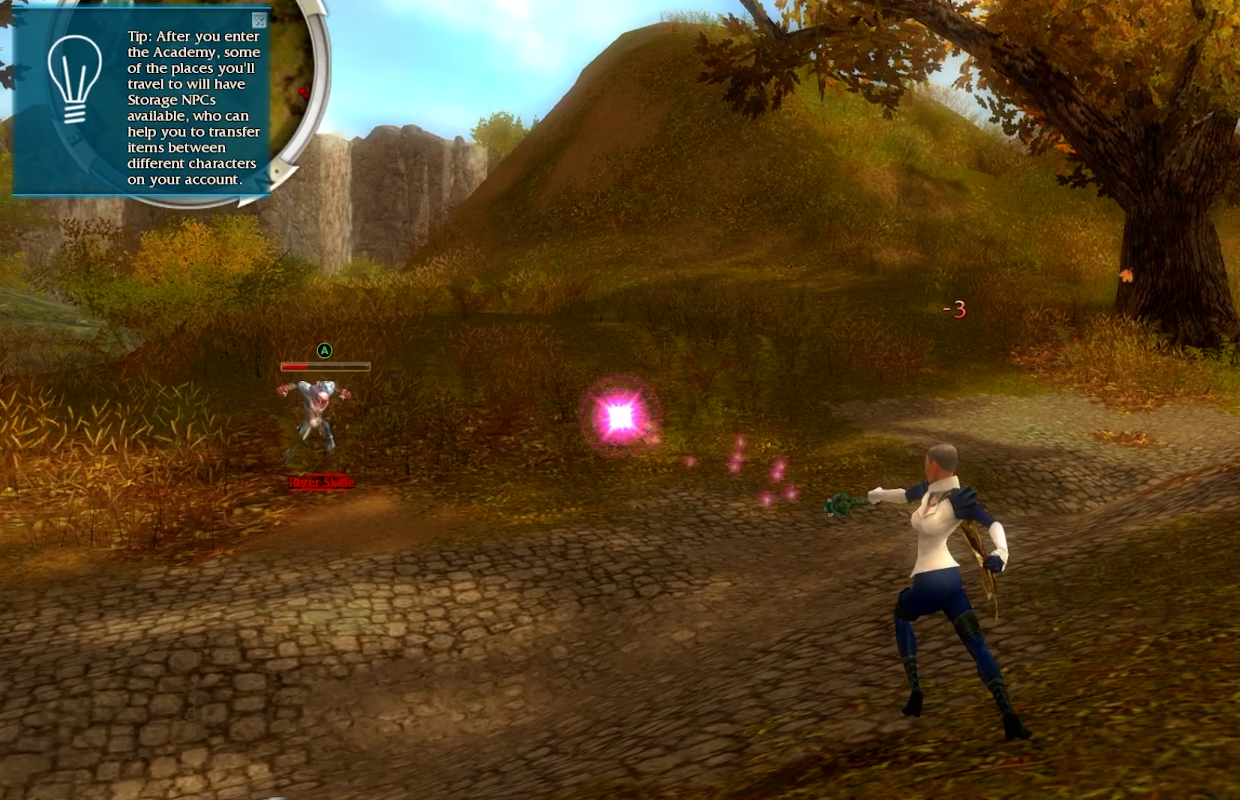Screen dimensions: 1240x800
Task: Close the Storage NPCs tip popup
Action: pos(260,20)
